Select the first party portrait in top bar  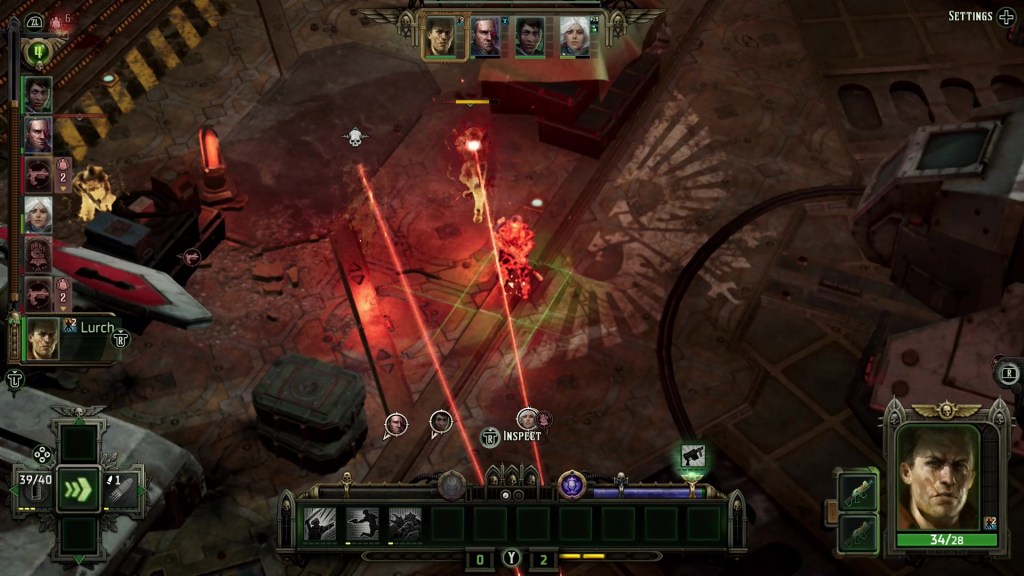441,37
